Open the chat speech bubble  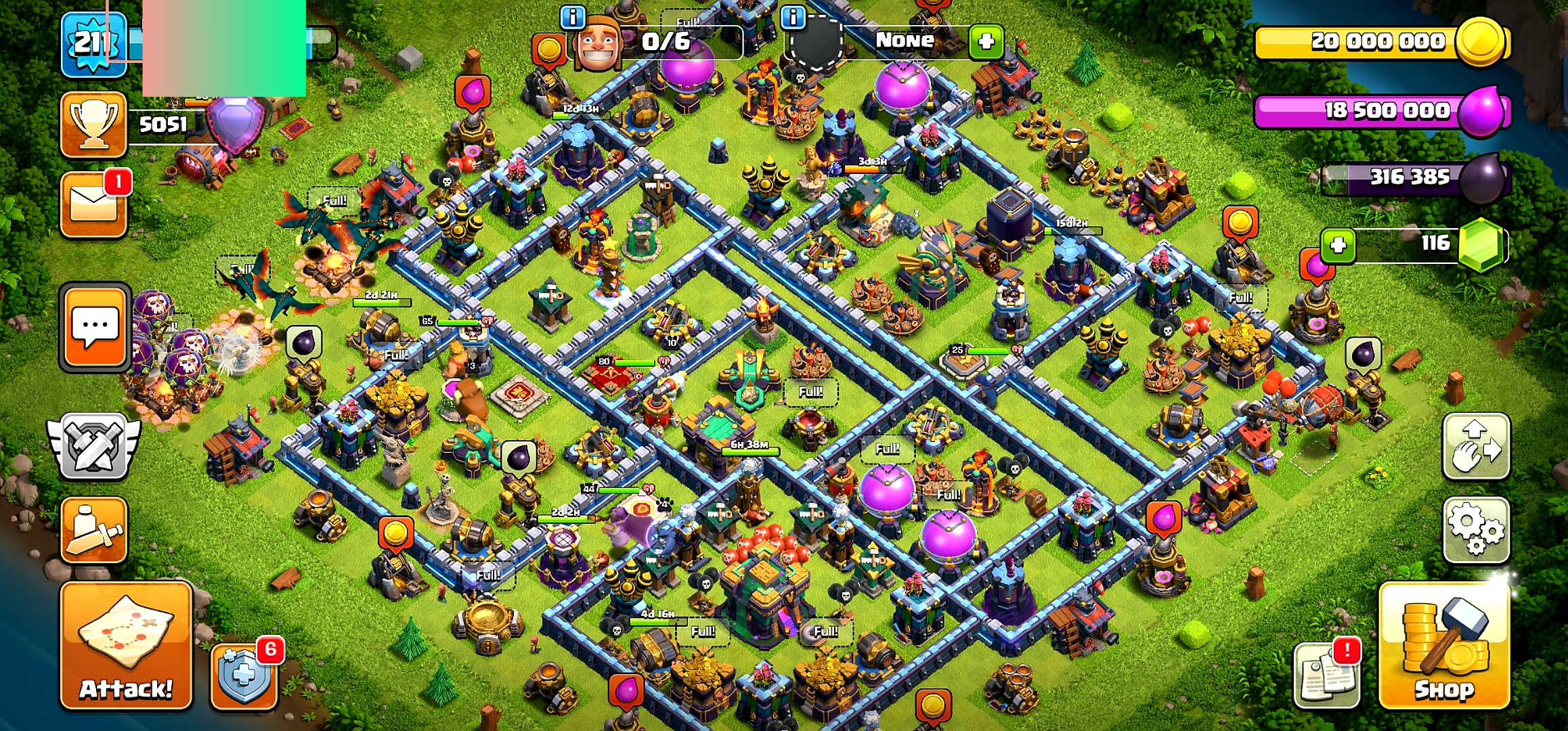click(95, 328)
